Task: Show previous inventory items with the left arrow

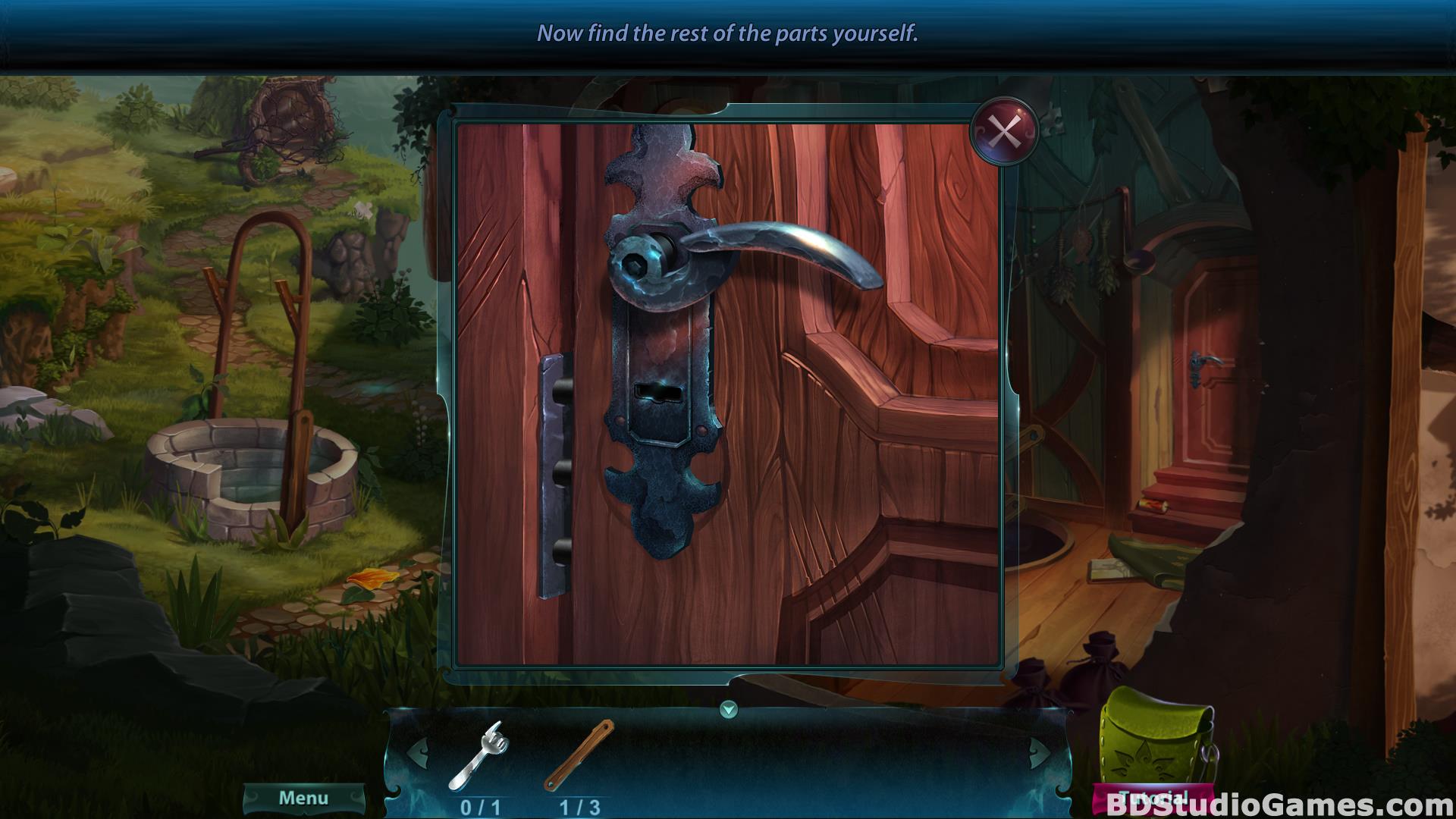Action: [x=418, y=754]
